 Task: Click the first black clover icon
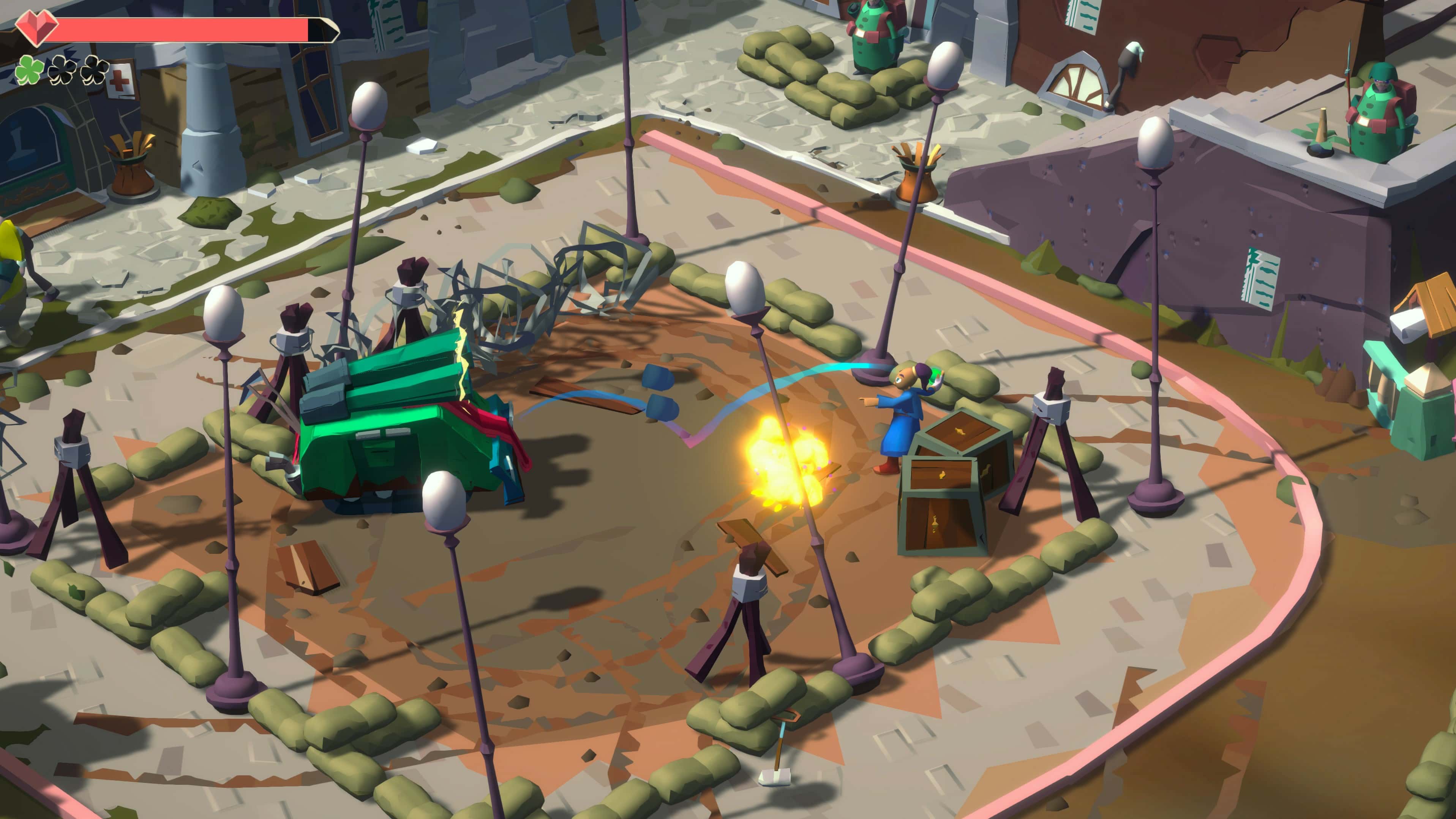click(x=62, y=71)
